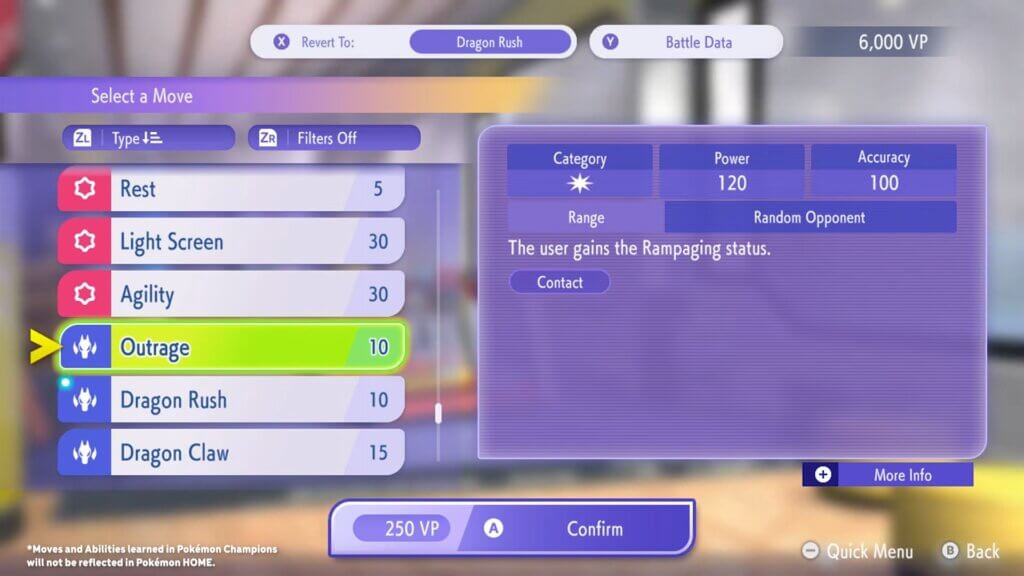
Task: Change the Type sort order
Action: click(148, 138)
